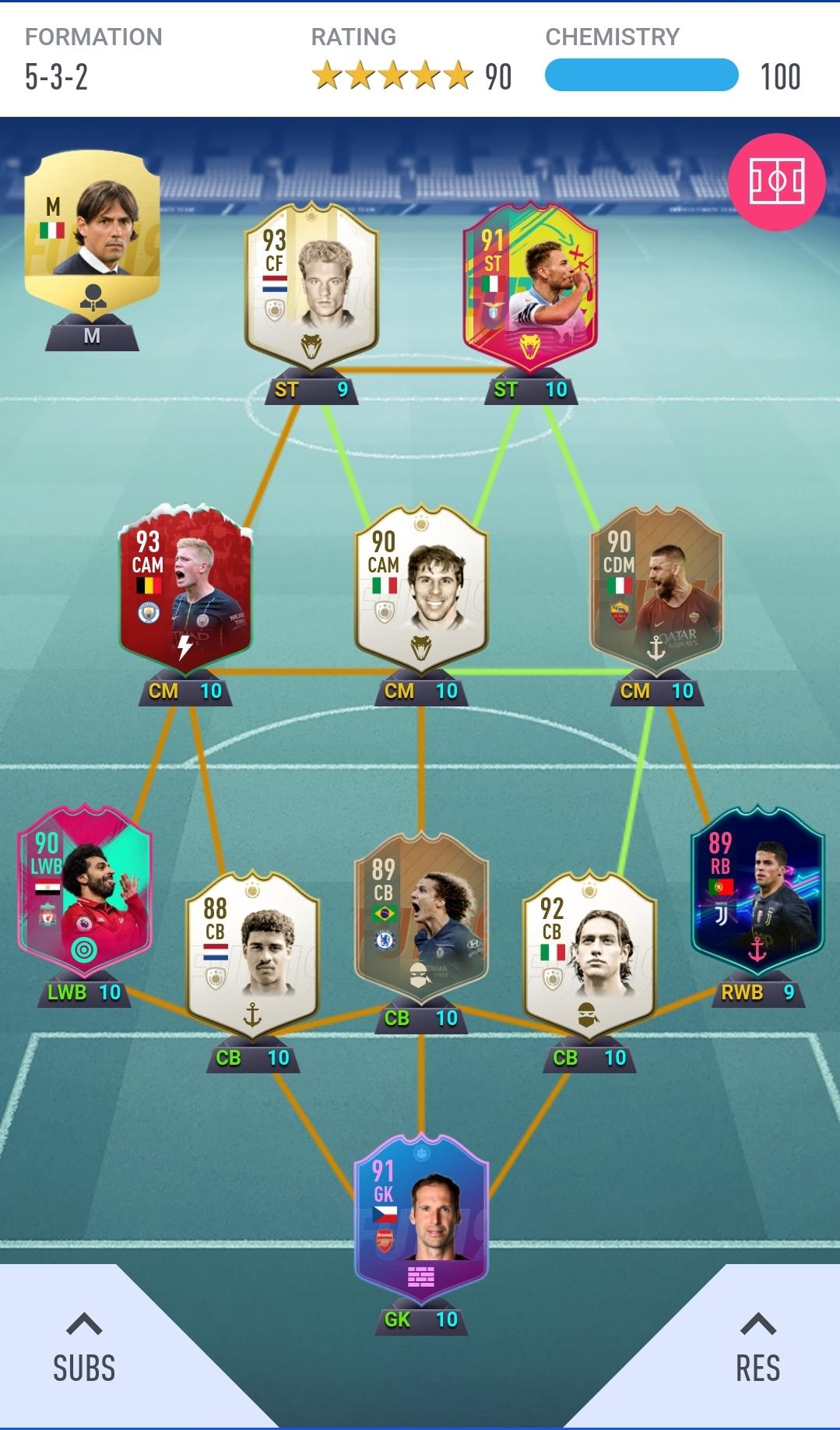Select the 91 ST Lazio striker card
This screenshot has height=1430, width=840.
click(530, 287)
